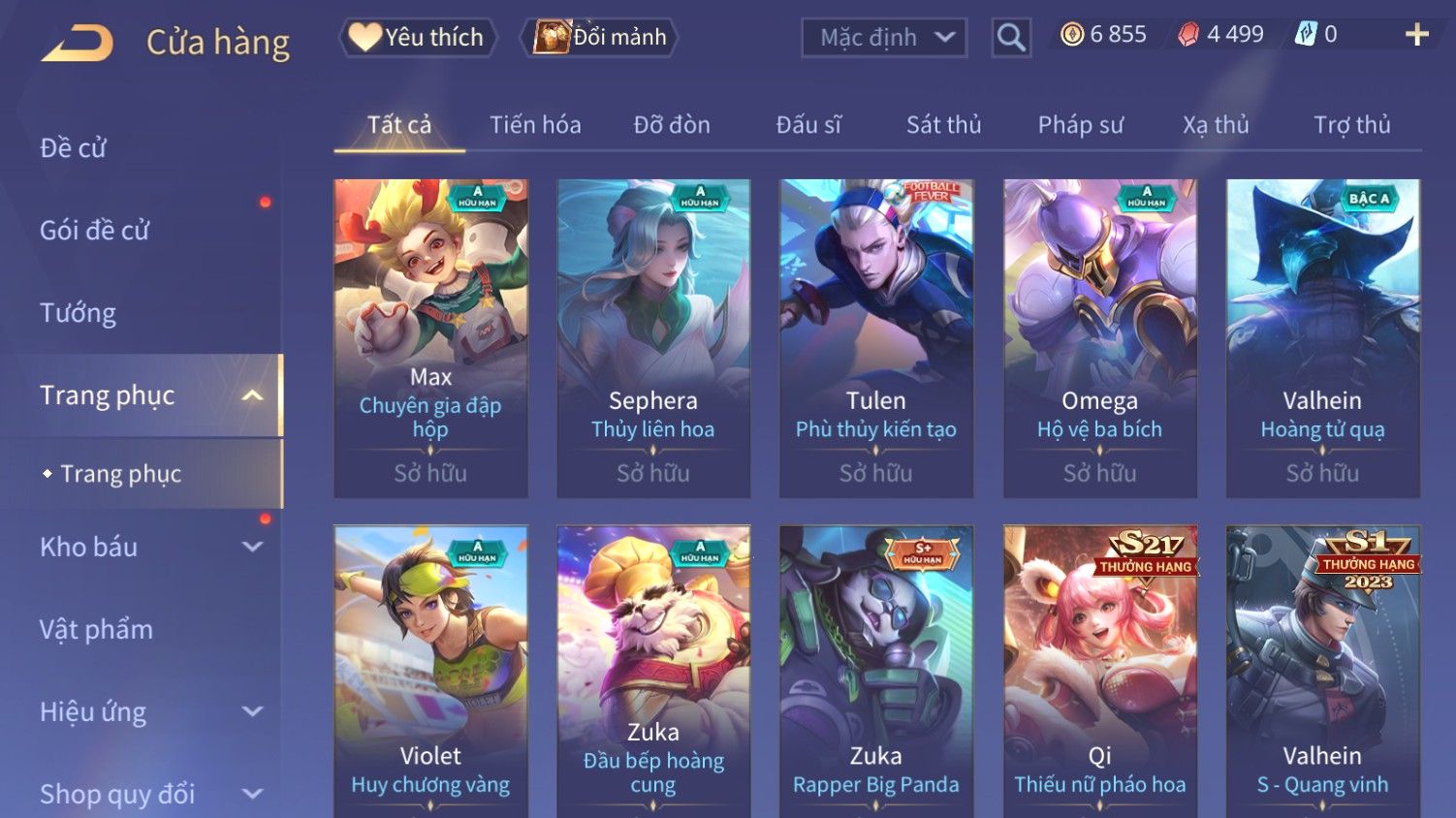This screenshot has height=818, width=1456.
Task: Select the Sát thủ category tab
Action: pyautogui.click(x=943, y=125)
